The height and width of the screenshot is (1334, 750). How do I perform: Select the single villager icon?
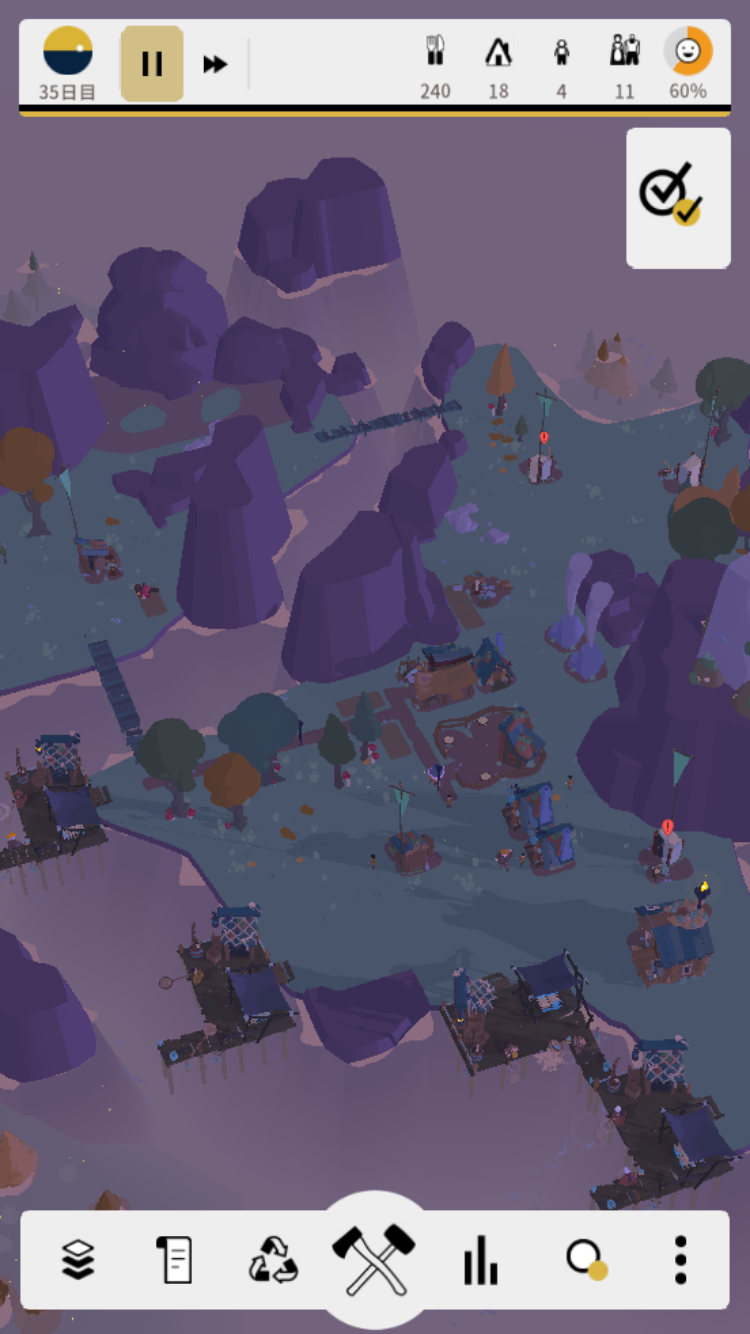point(562,52)
